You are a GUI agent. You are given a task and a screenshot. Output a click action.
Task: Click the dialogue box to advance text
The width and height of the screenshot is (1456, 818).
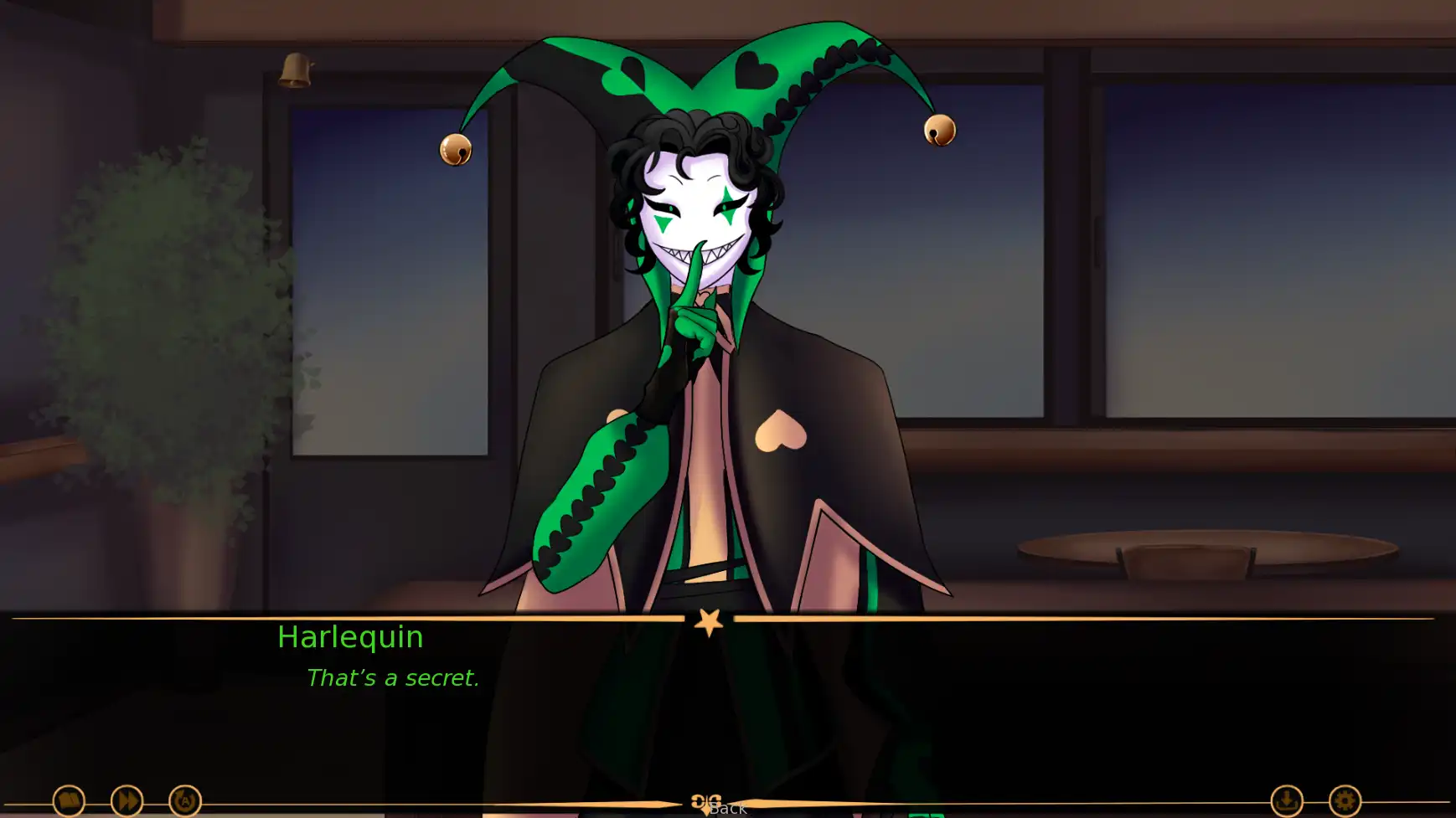click(x=728, y=695)
